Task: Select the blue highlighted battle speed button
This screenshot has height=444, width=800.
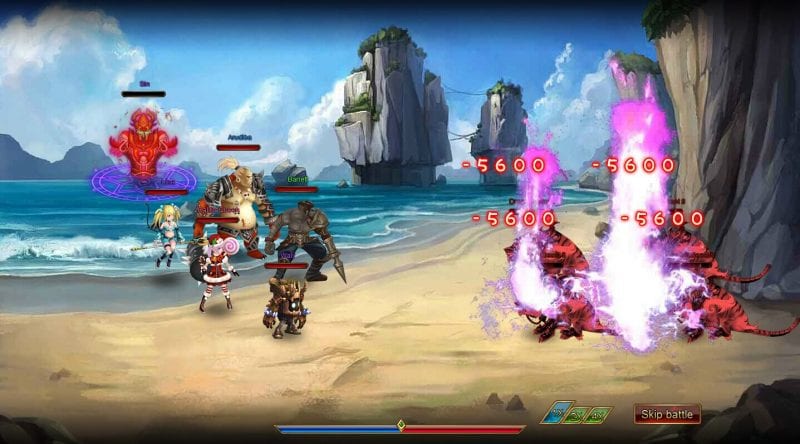Action: 555,413
